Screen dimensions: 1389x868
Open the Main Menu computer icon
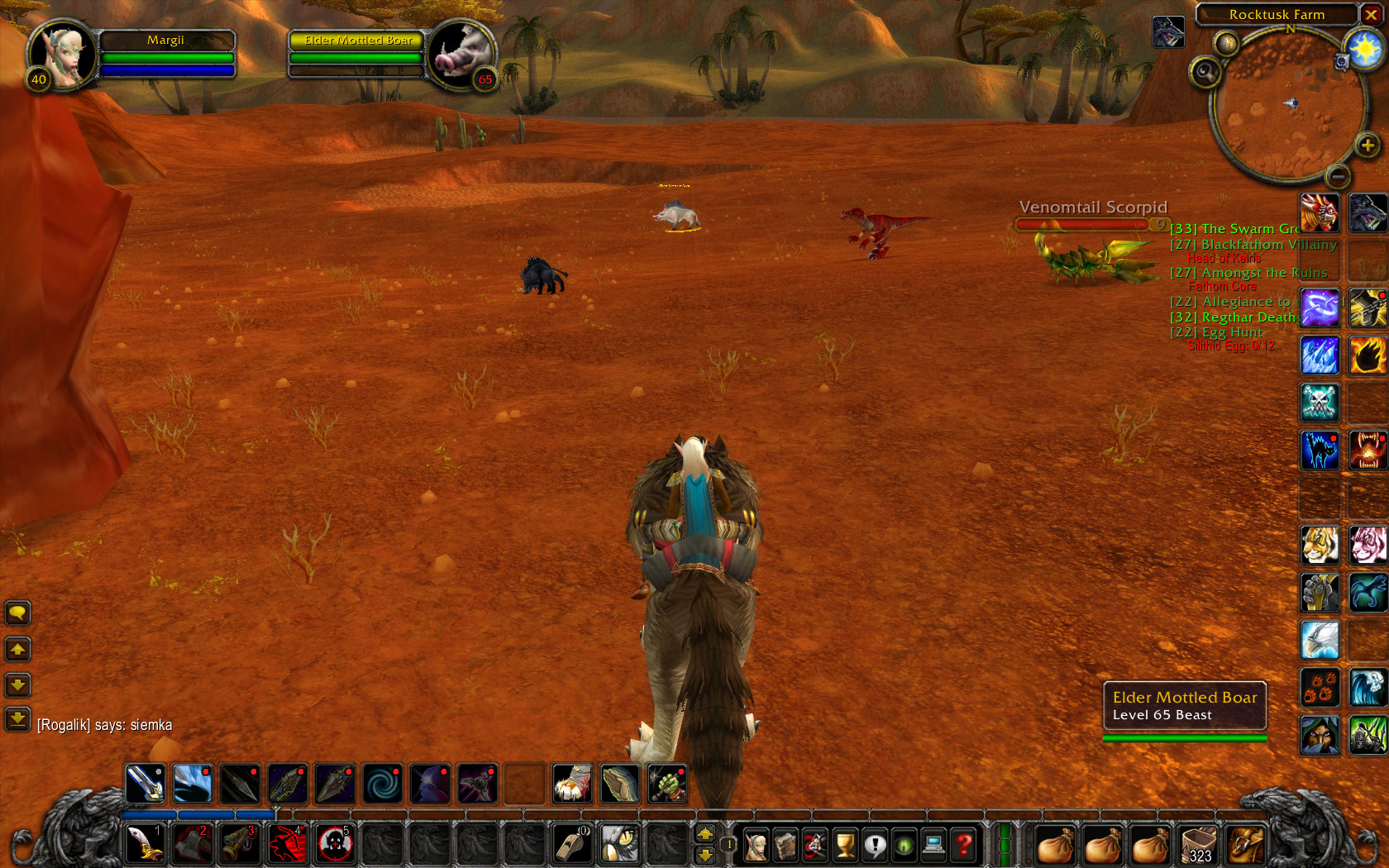pyautogui.click(x=934, y=845)
